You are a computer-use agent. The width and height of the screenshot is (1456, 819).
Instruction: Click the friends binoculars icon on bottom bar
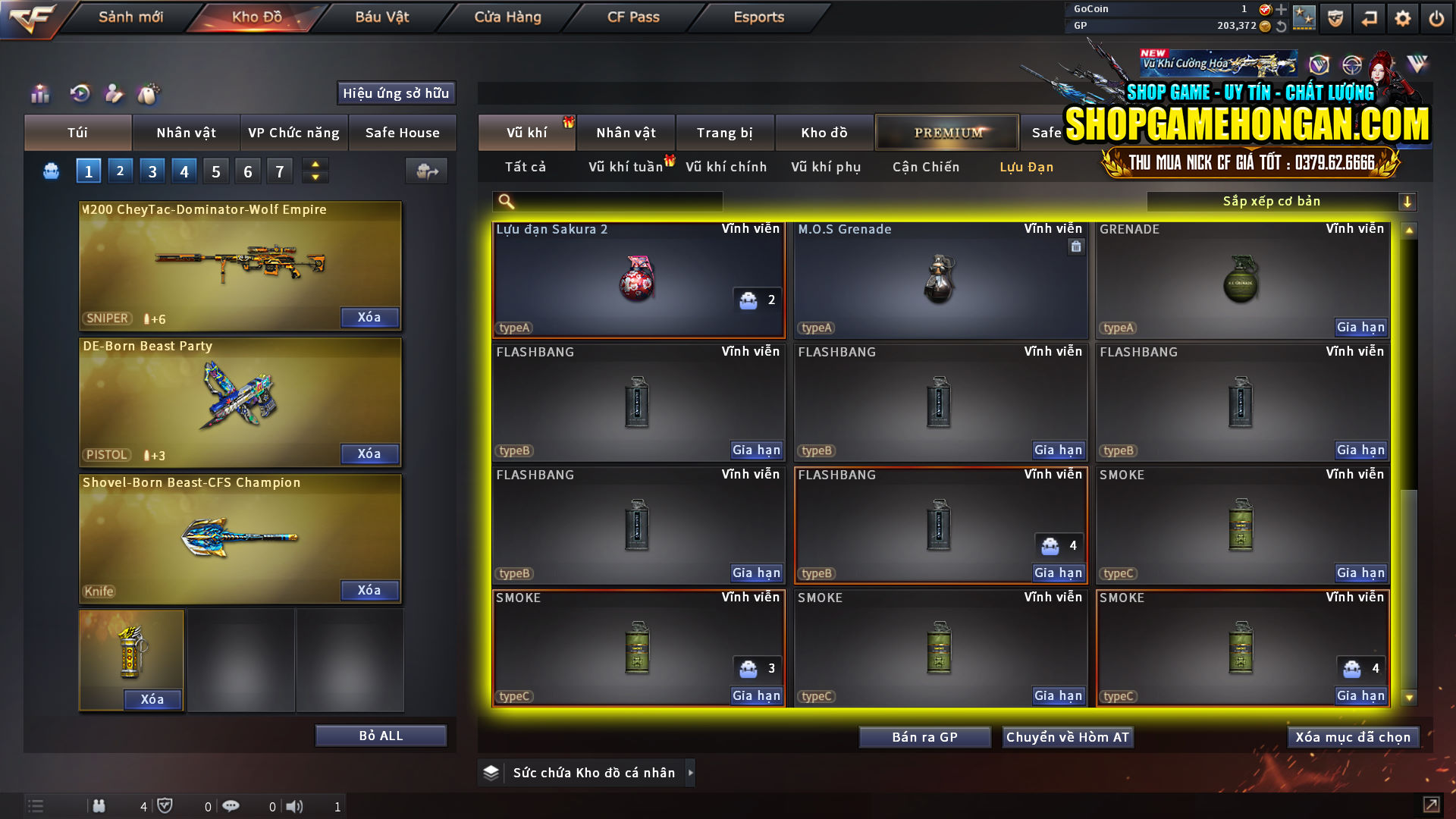tap(99, 806)
